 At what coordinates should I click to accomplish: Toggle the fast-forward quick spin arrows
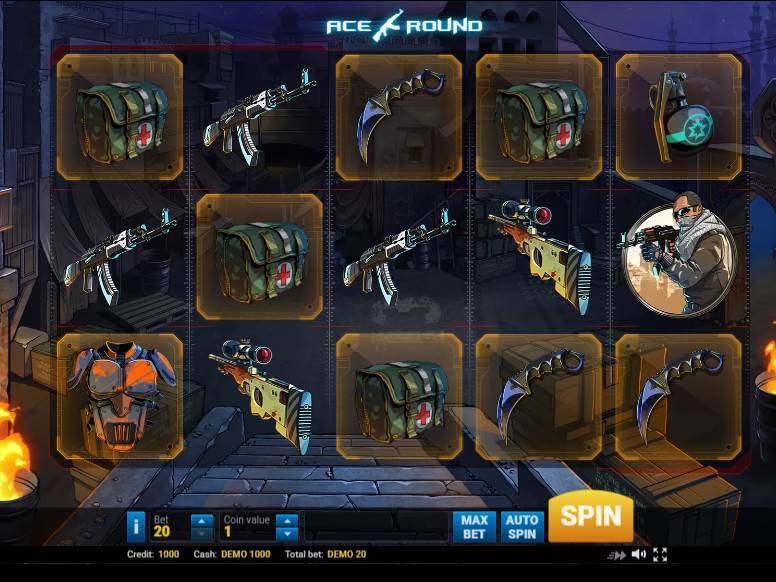(x=617, y=554)
